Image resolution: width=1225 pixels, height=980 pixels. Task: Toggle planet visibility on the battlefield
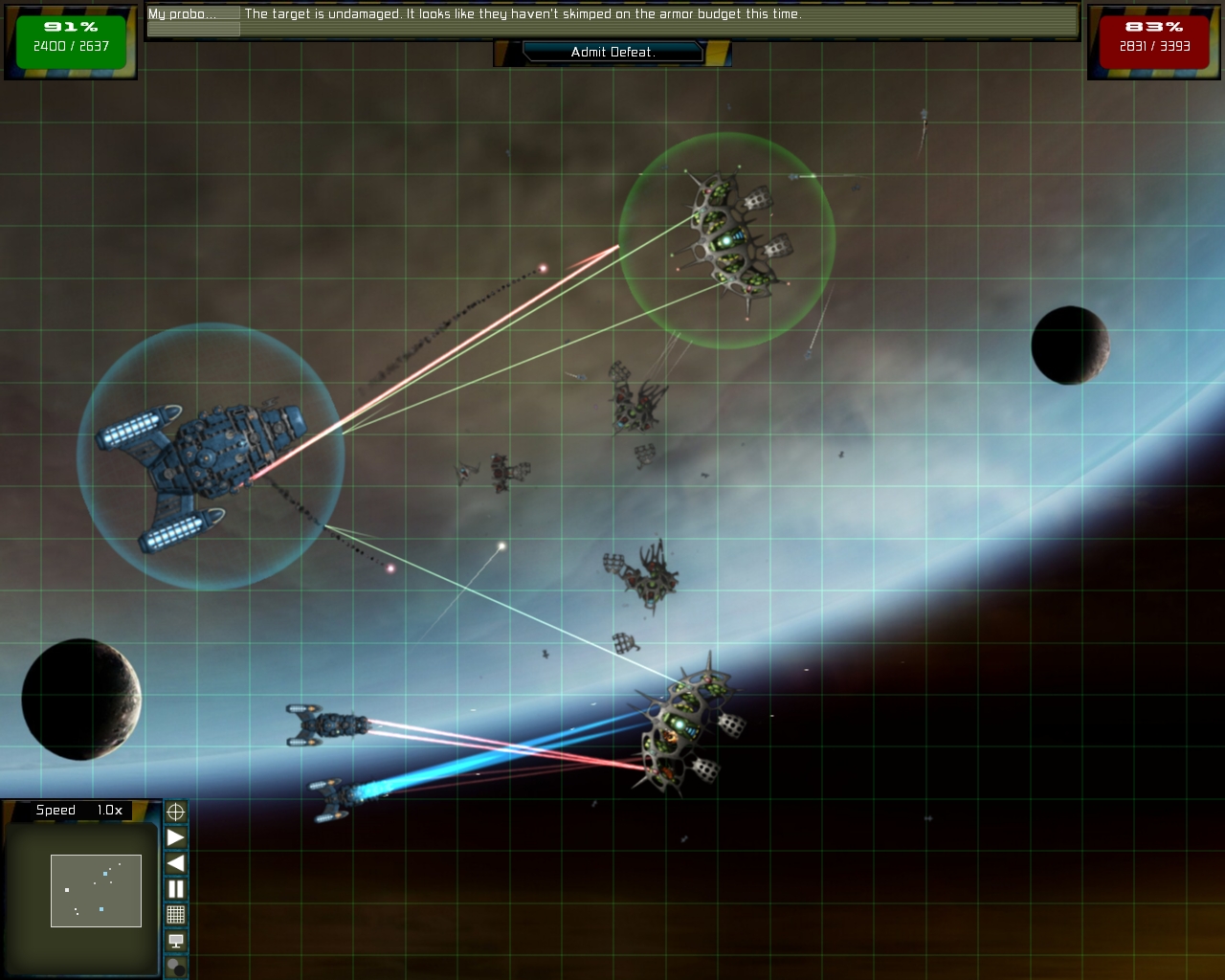point(174,967)
